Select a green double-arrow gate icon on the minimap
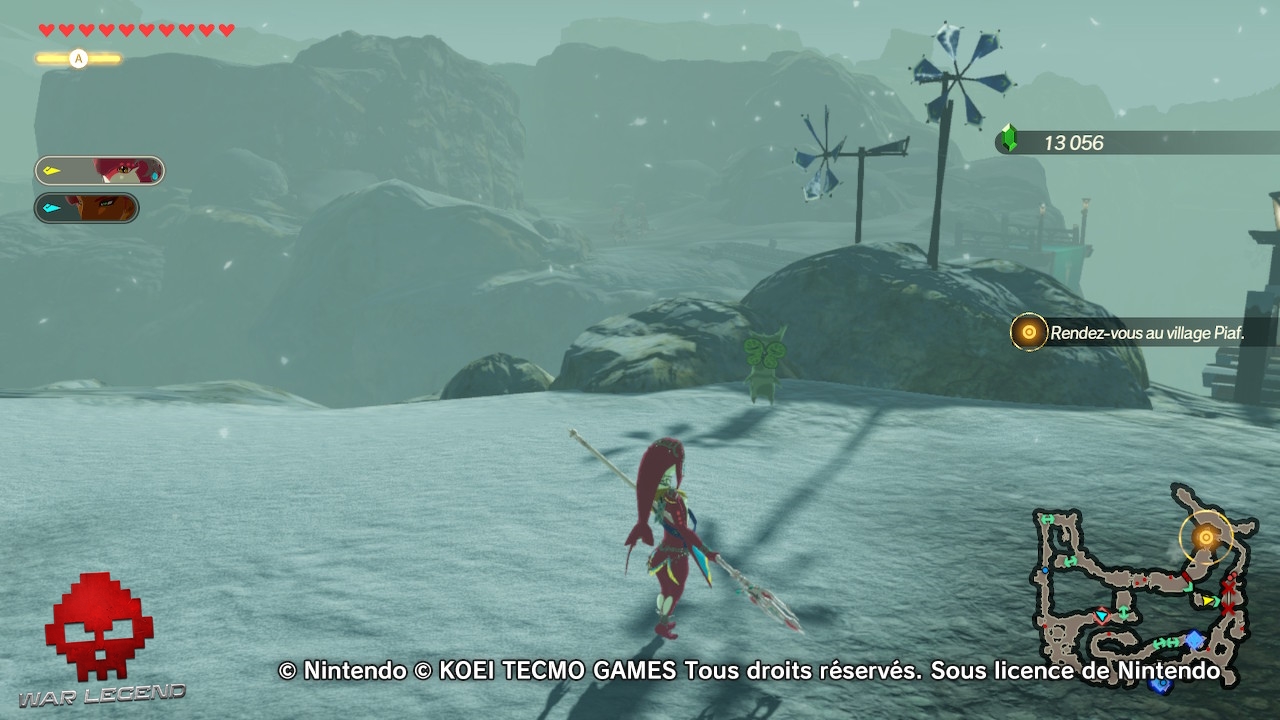 pyautogui.click(x=1161, y=643)
